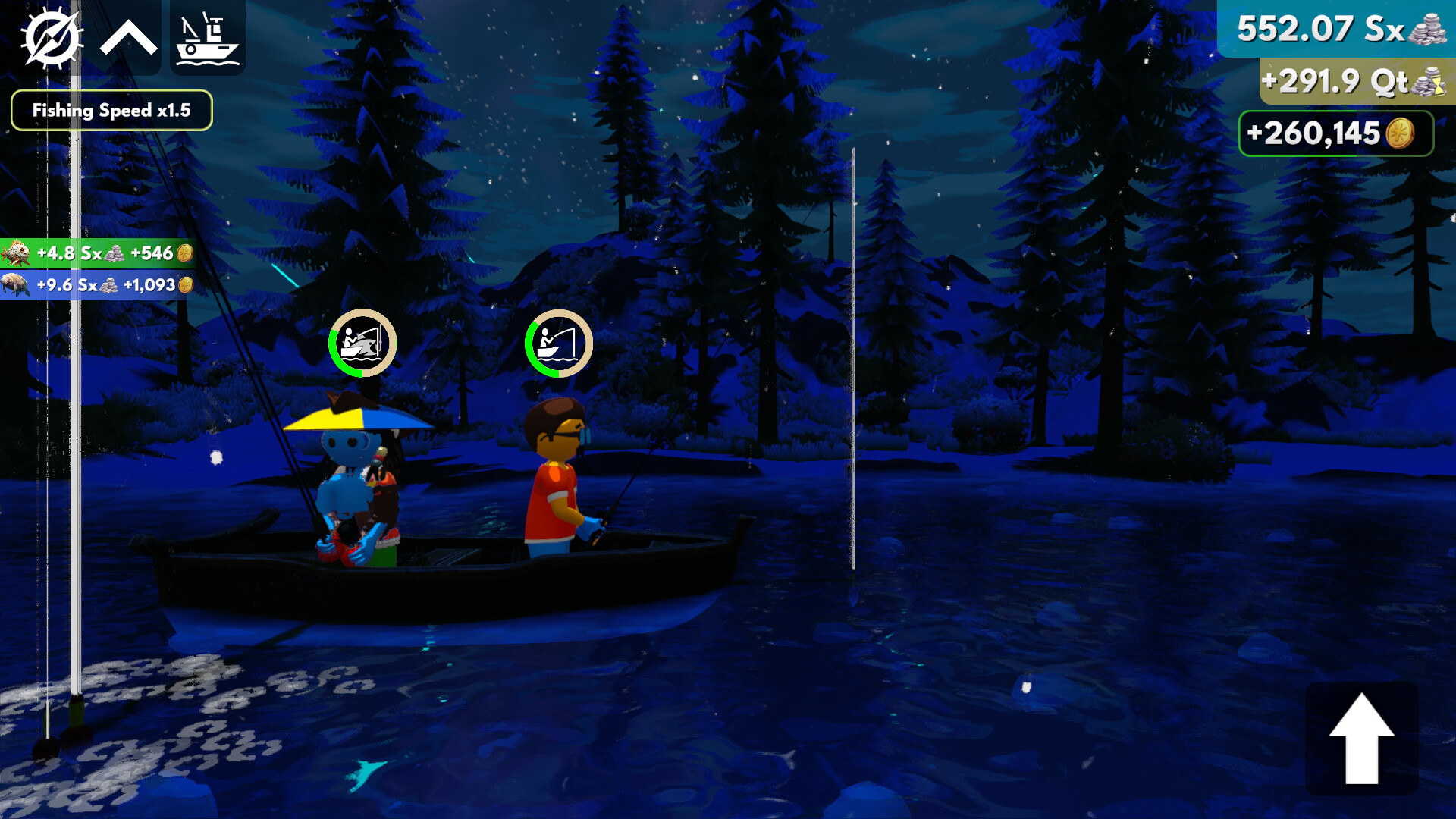Screen dimensions: 1456x819
Task: Click the compass icon in the top toolbar
Action: point(53,36)
